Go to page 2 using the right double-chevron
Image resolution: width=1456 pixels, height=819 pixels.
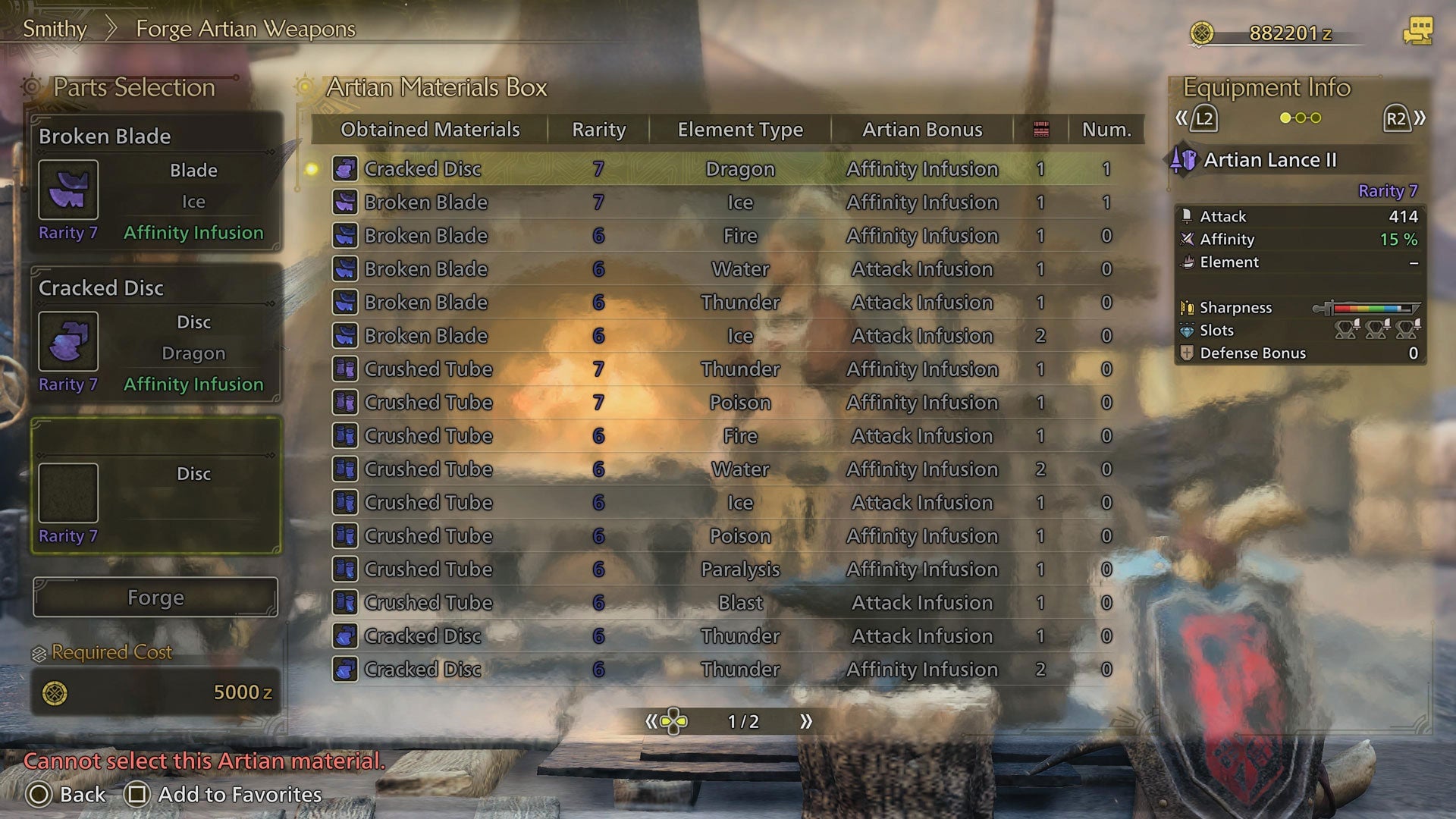click(807, 722)
